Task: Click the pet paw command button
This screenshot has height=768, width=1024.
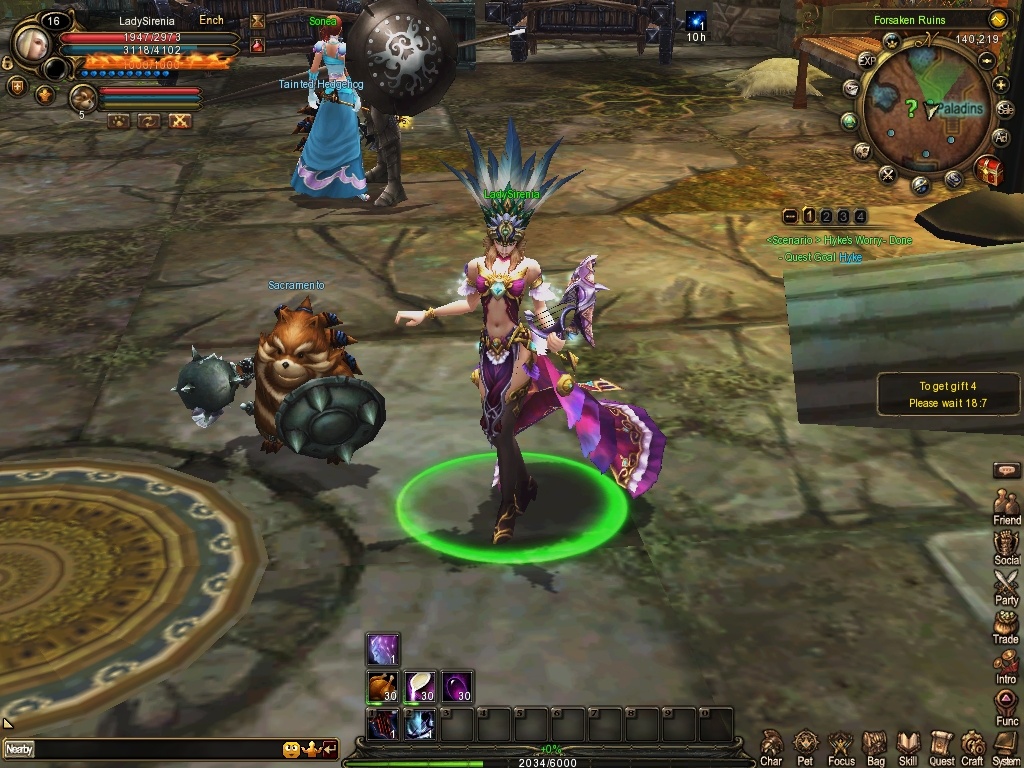Action: click(x=118, y=121)
